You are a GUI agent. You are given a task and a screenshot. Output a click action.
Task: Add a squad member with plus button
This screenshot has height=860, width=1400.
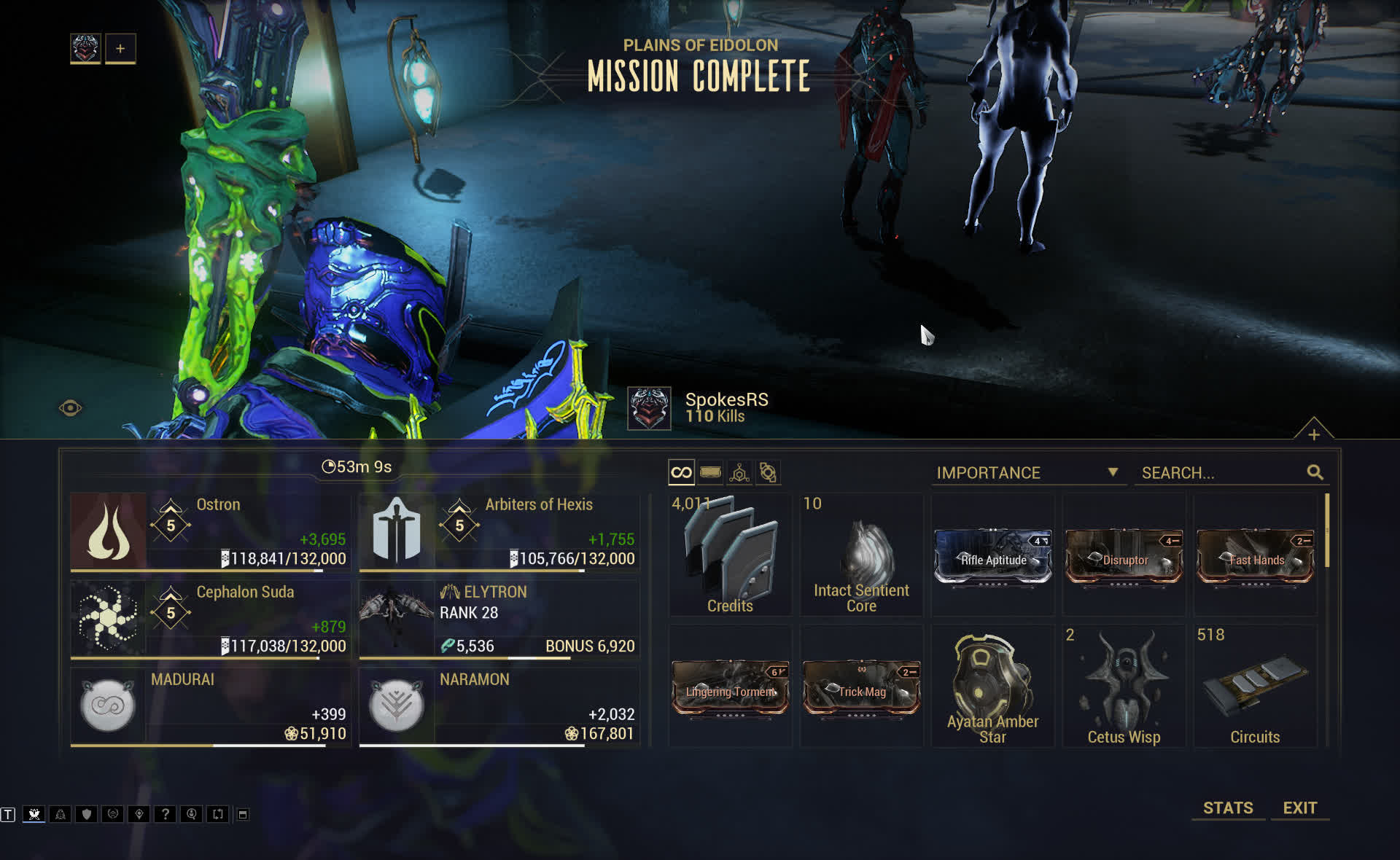[120, 49]
